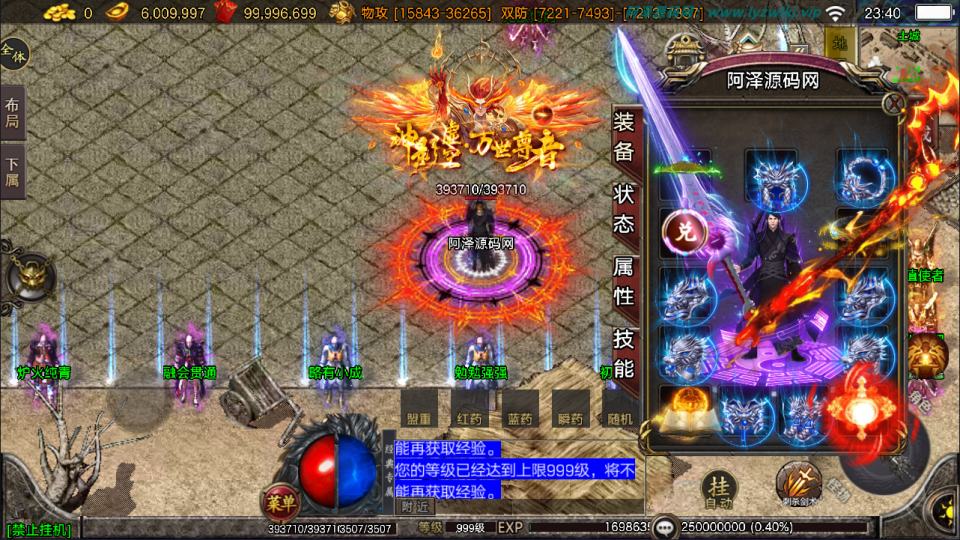Select the 全体 all-mode button
The width and height of the screenshot is (960, 540).
[14, 52]
